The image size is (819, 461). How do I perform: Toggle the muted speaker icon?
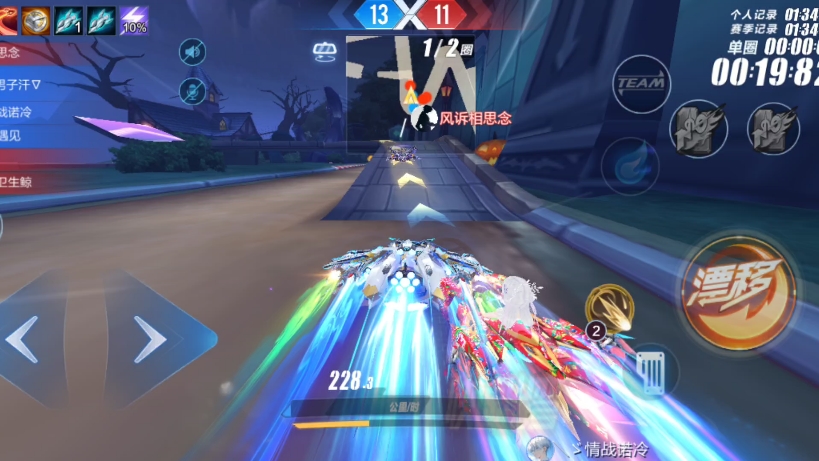[x=192, y=52]
